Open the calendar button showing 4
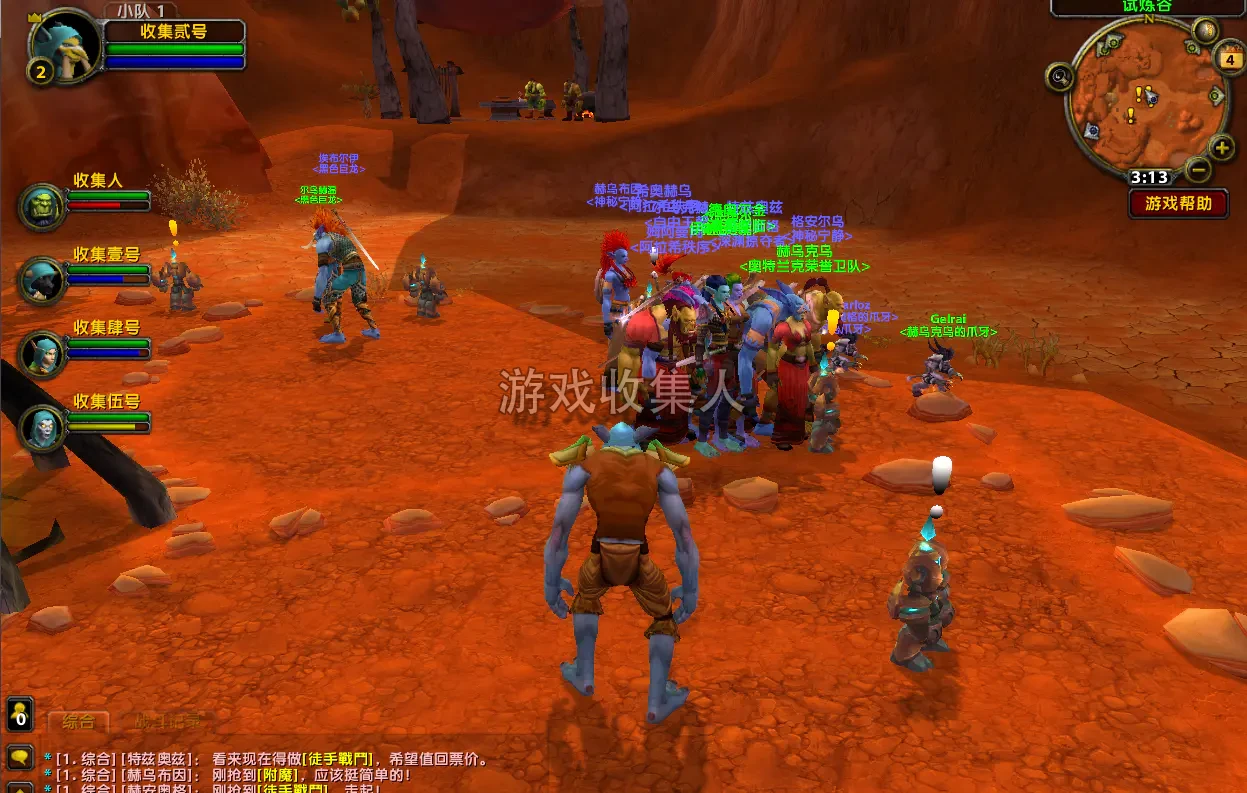Screen dimensions: 1247x793 [1229, 59]
